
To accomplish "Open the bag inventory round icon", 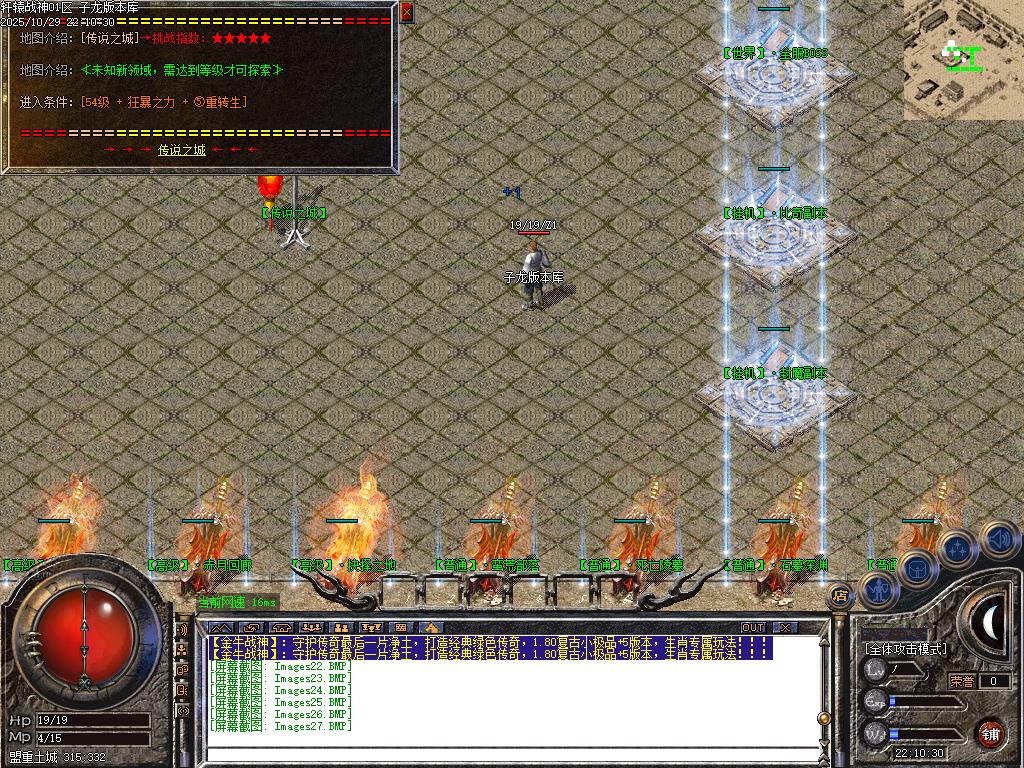I will pos(917,568).
